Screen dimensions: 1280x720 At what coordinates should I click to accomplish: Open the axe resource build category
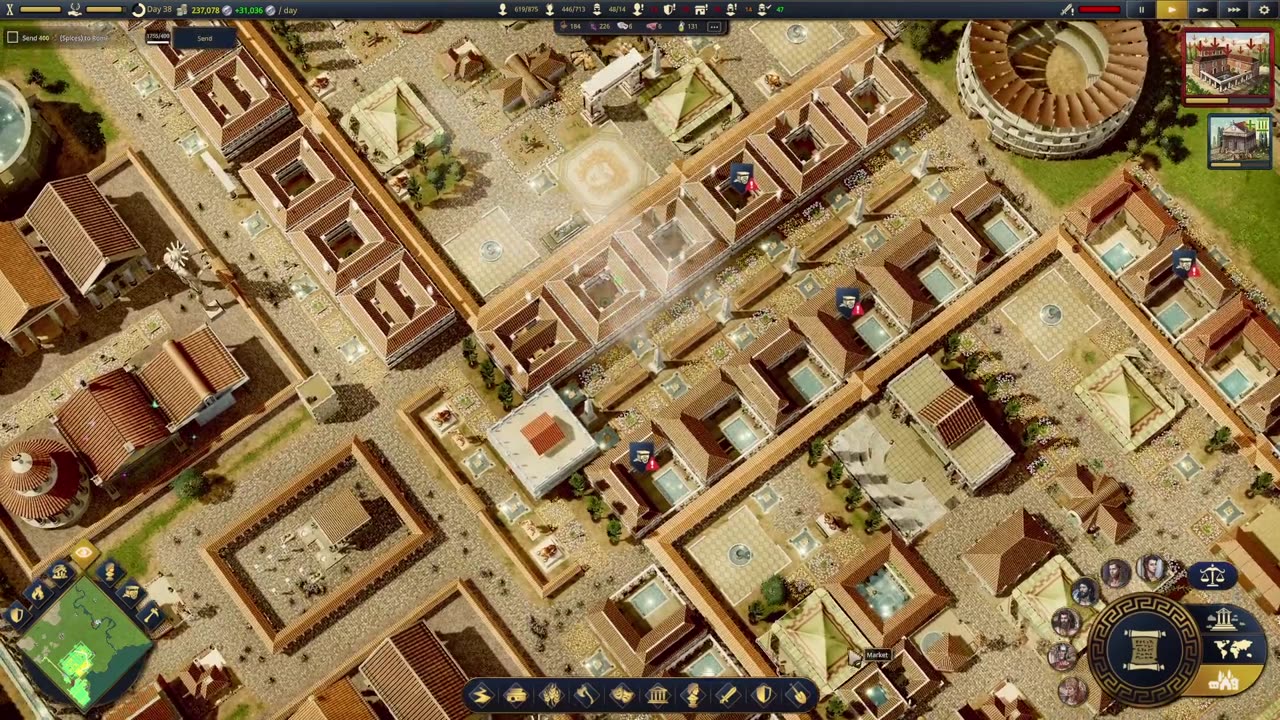pos(586,695)
